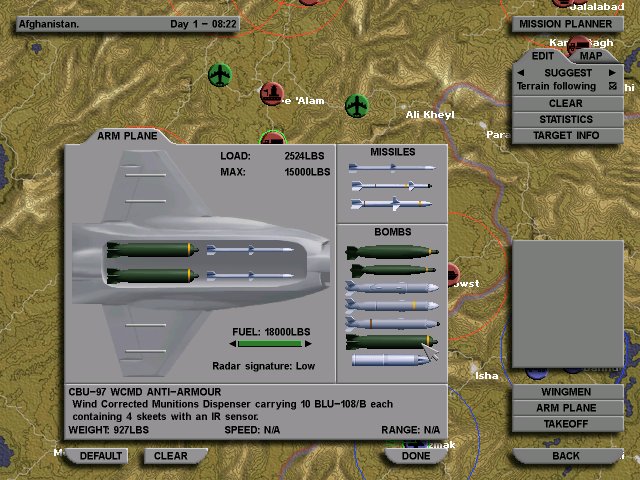Select the EDIT tab
The height and width of the screenshot is (480, 640).
click(x=543, y=55)
